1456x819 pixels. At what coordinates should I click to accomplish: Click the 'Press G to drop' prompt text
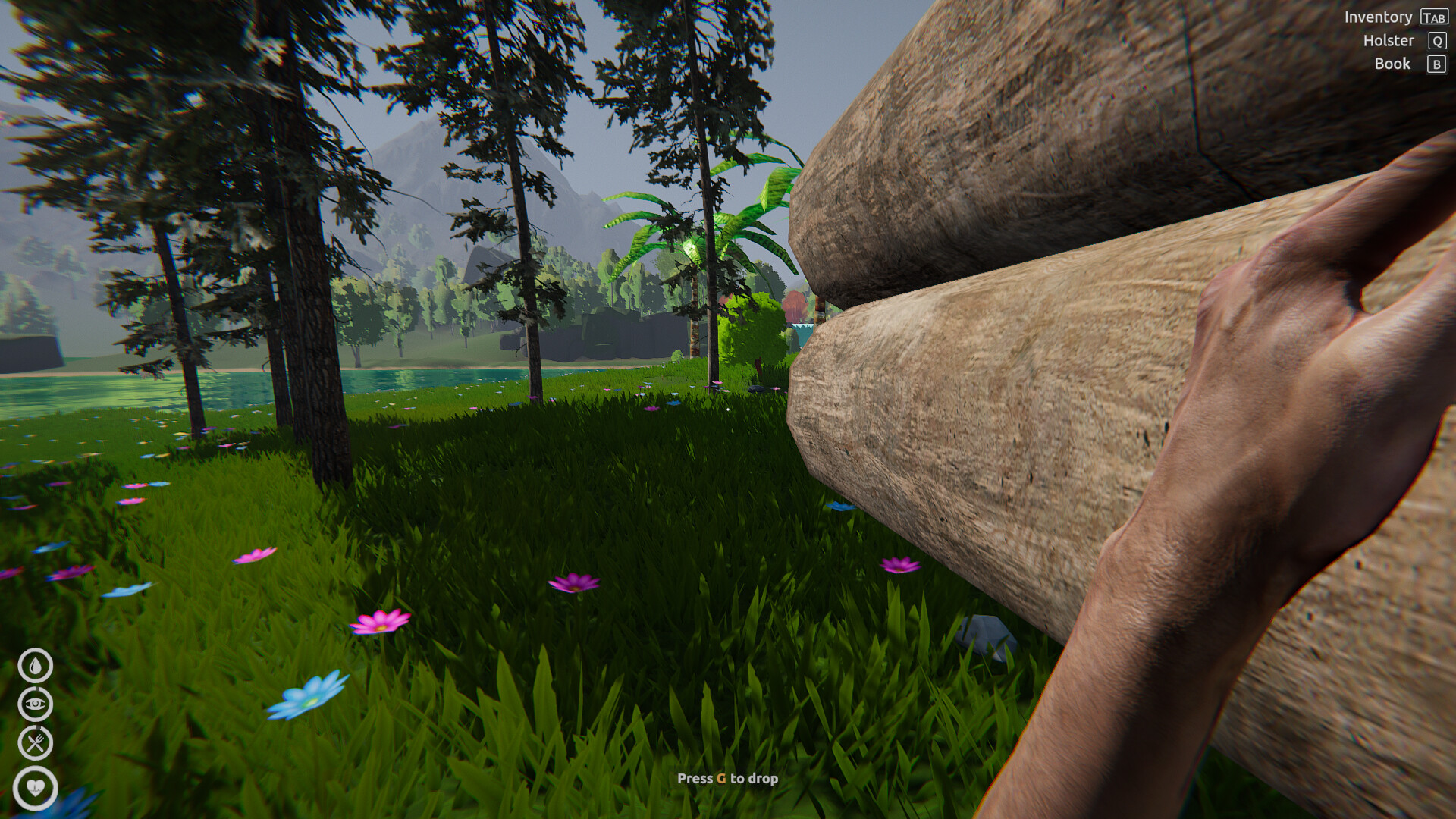click(728, 778)
